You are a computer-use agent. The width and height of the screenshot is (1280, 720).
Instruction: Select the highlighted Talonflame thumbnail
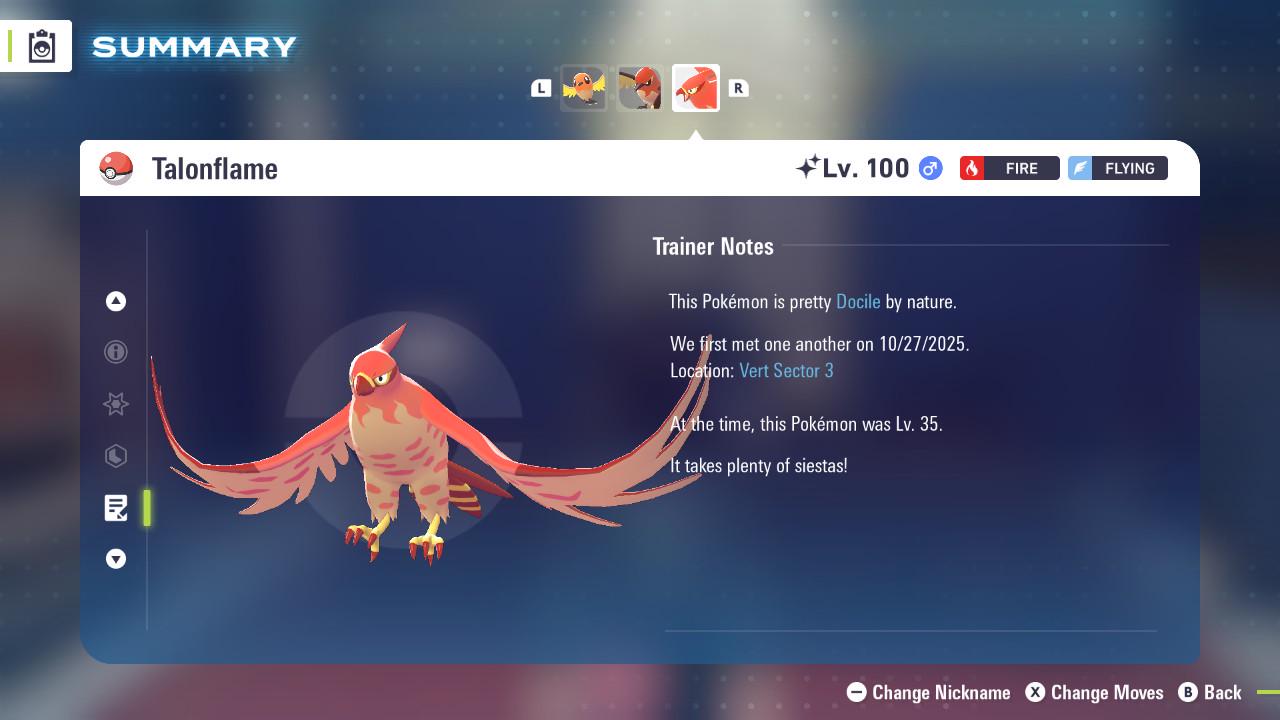(696, 88)
